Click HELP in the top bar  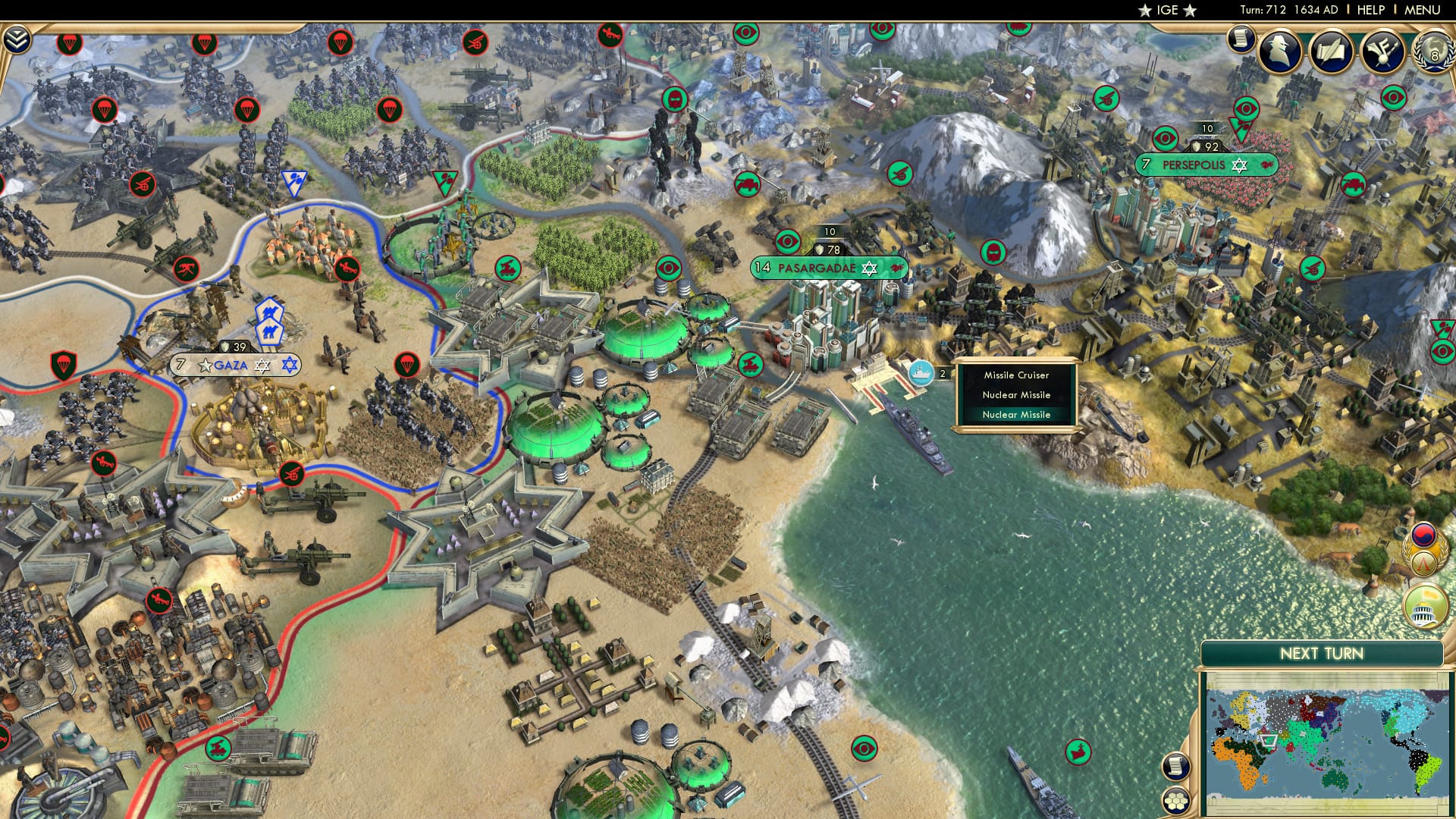pyautogui.click(x=1370, y=11)
